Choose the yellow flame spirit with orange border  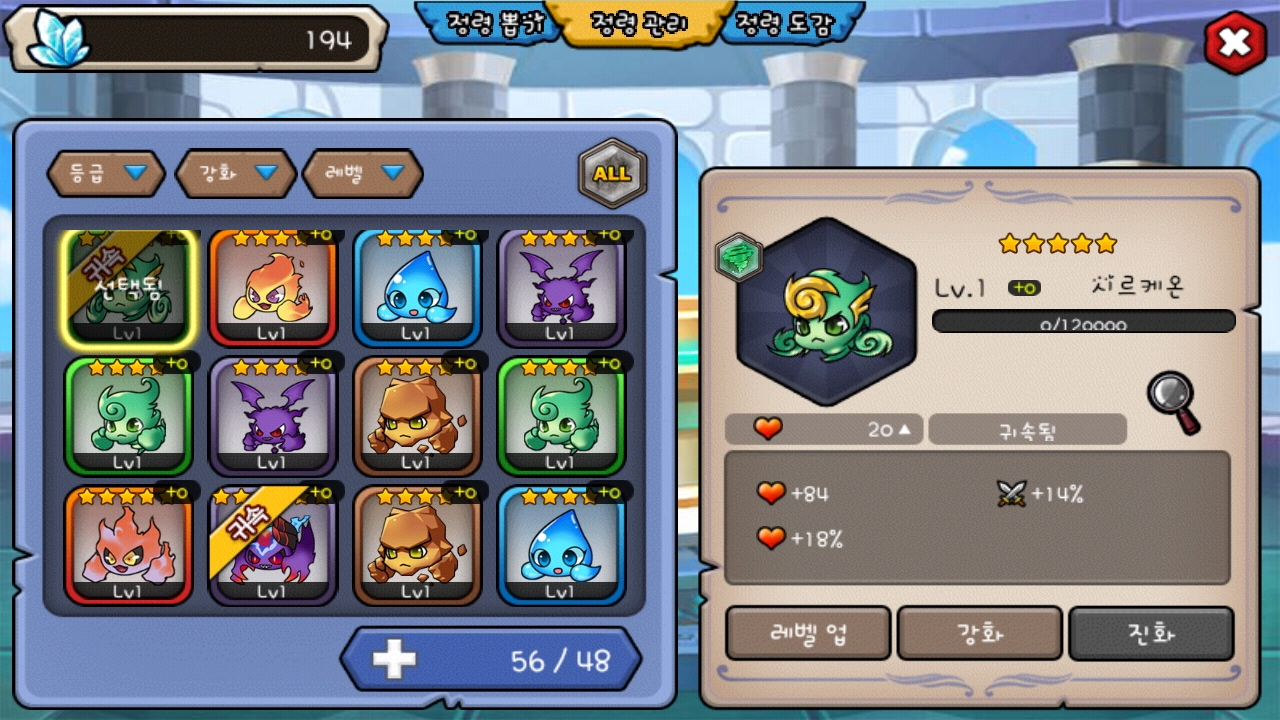[272, 288]
